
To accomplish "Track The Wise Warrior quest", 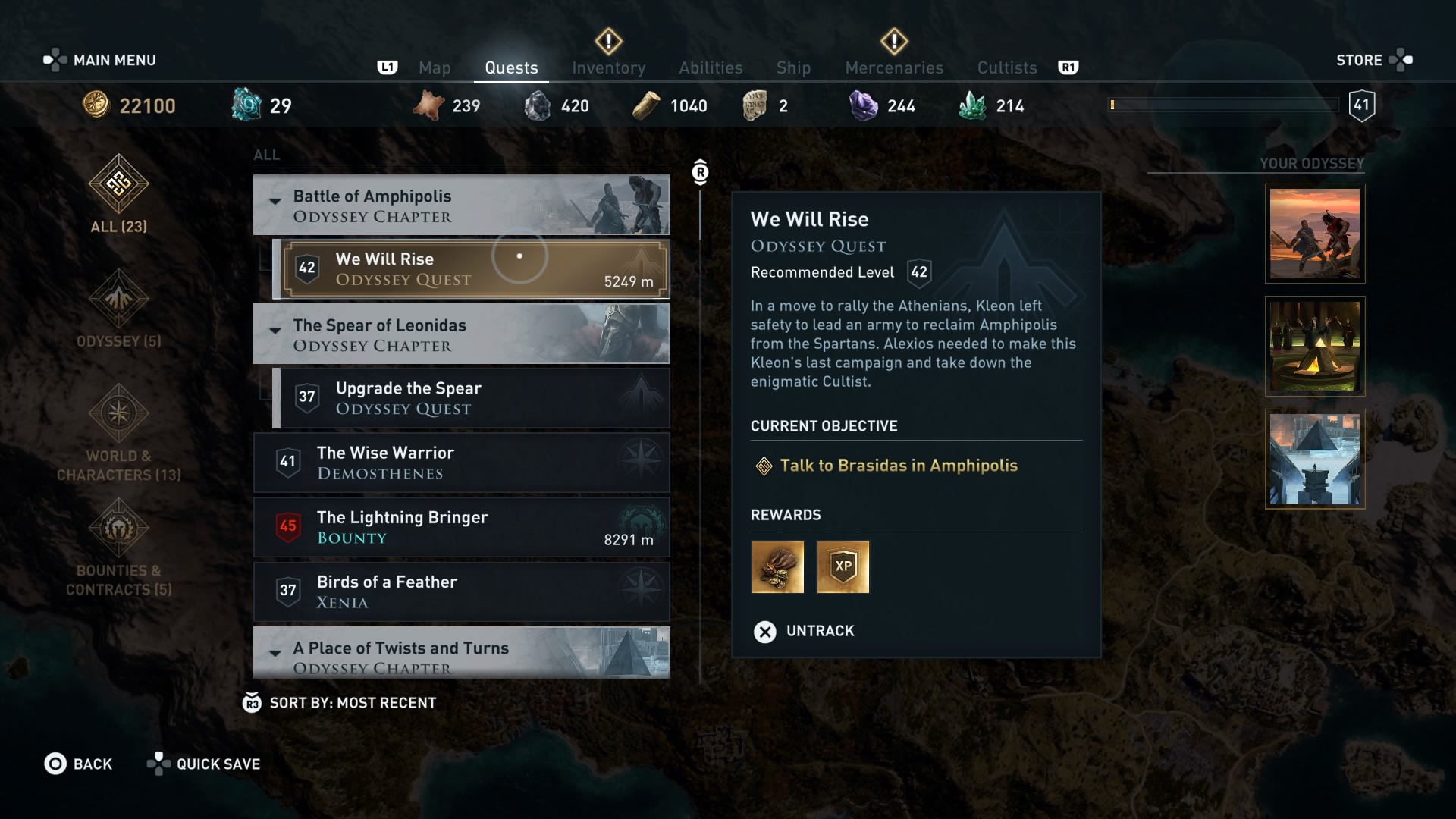I will click(461, 463).
